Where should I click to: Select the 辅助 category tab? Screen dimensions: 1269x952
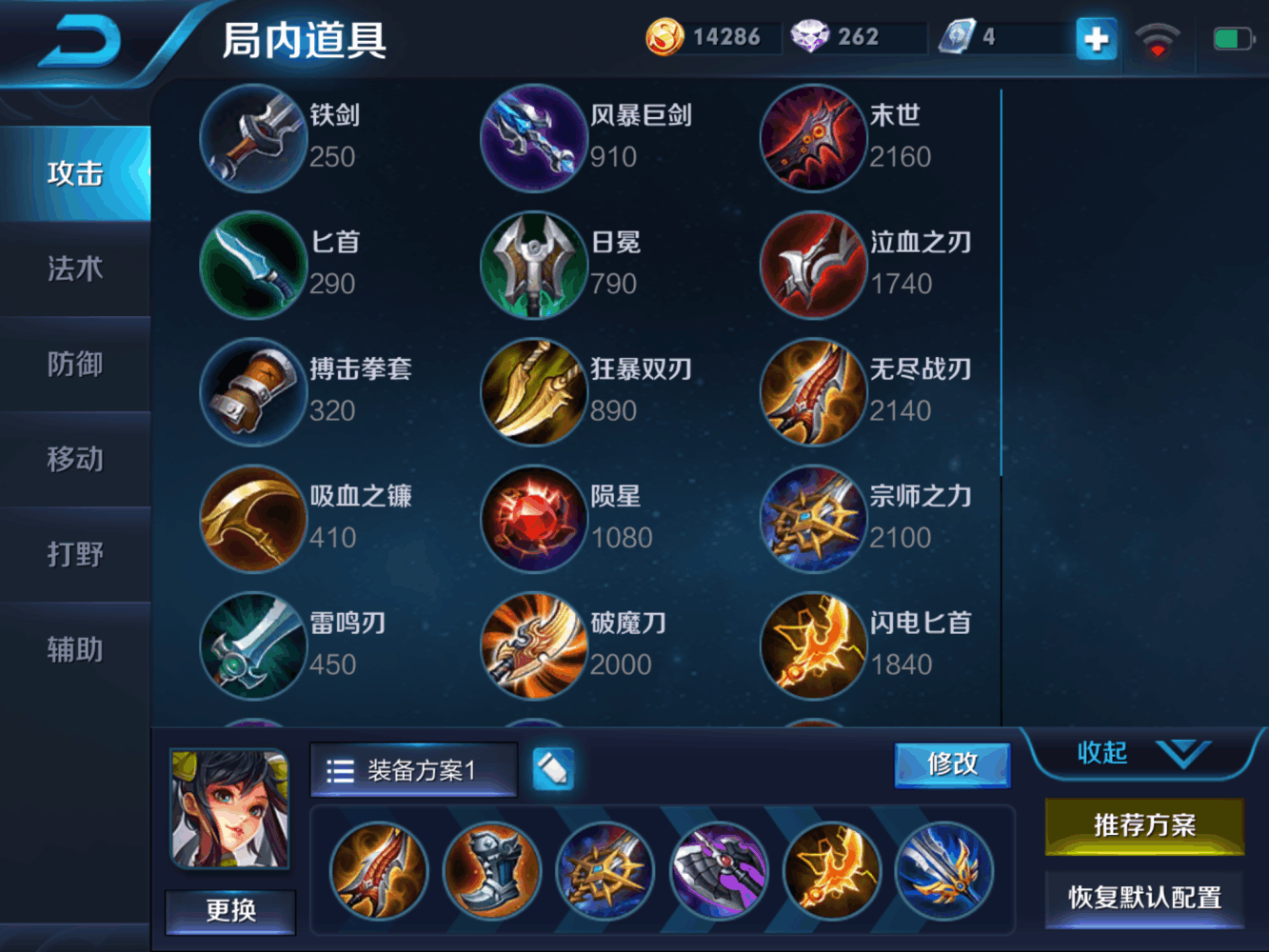(75, 650)
